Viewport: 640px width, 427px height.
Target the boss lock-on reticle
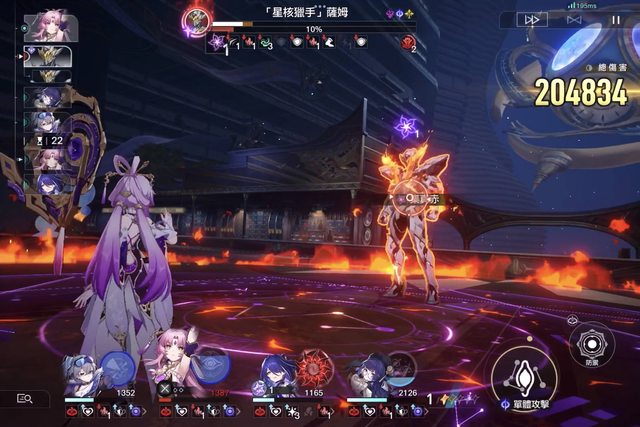pyautogui.click(x=409, y=199)
